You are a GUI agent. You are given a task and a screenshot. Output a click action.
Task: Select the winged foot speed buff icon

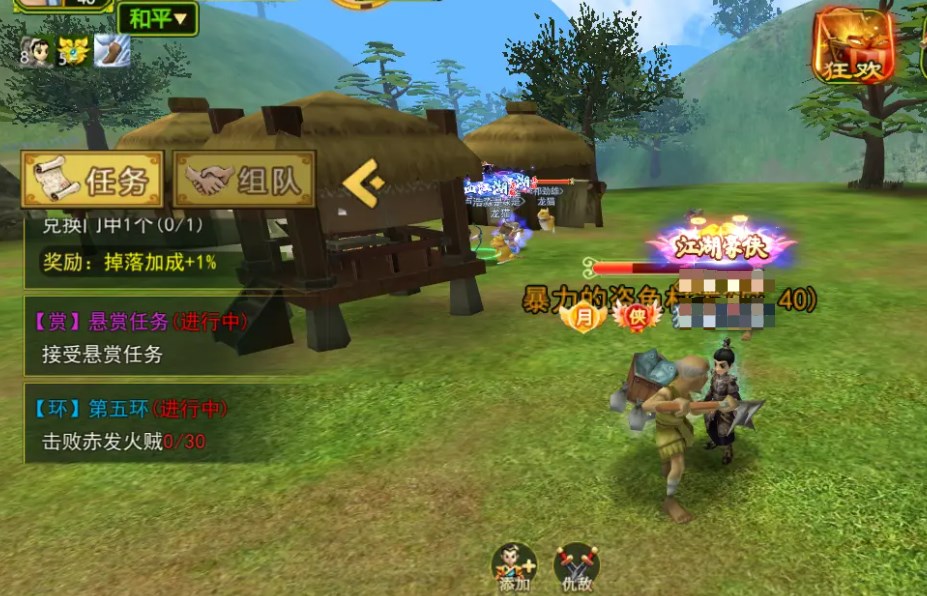click(x=112, y=50)
